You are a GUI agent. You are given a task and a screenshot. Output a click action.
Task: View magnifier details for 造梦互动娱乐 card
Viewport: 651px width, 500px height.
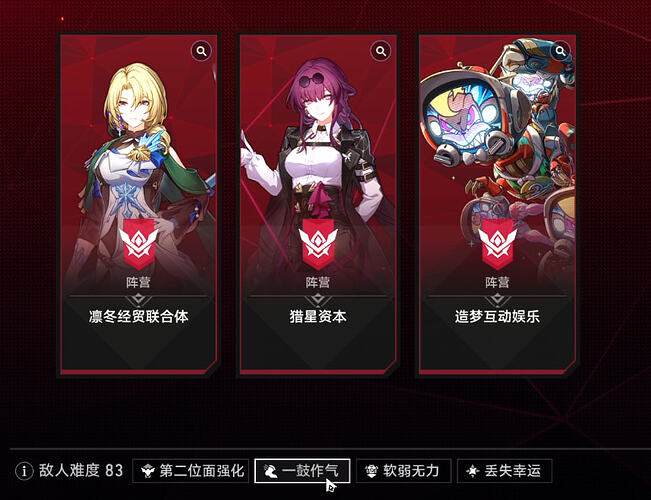click(560, 51)
